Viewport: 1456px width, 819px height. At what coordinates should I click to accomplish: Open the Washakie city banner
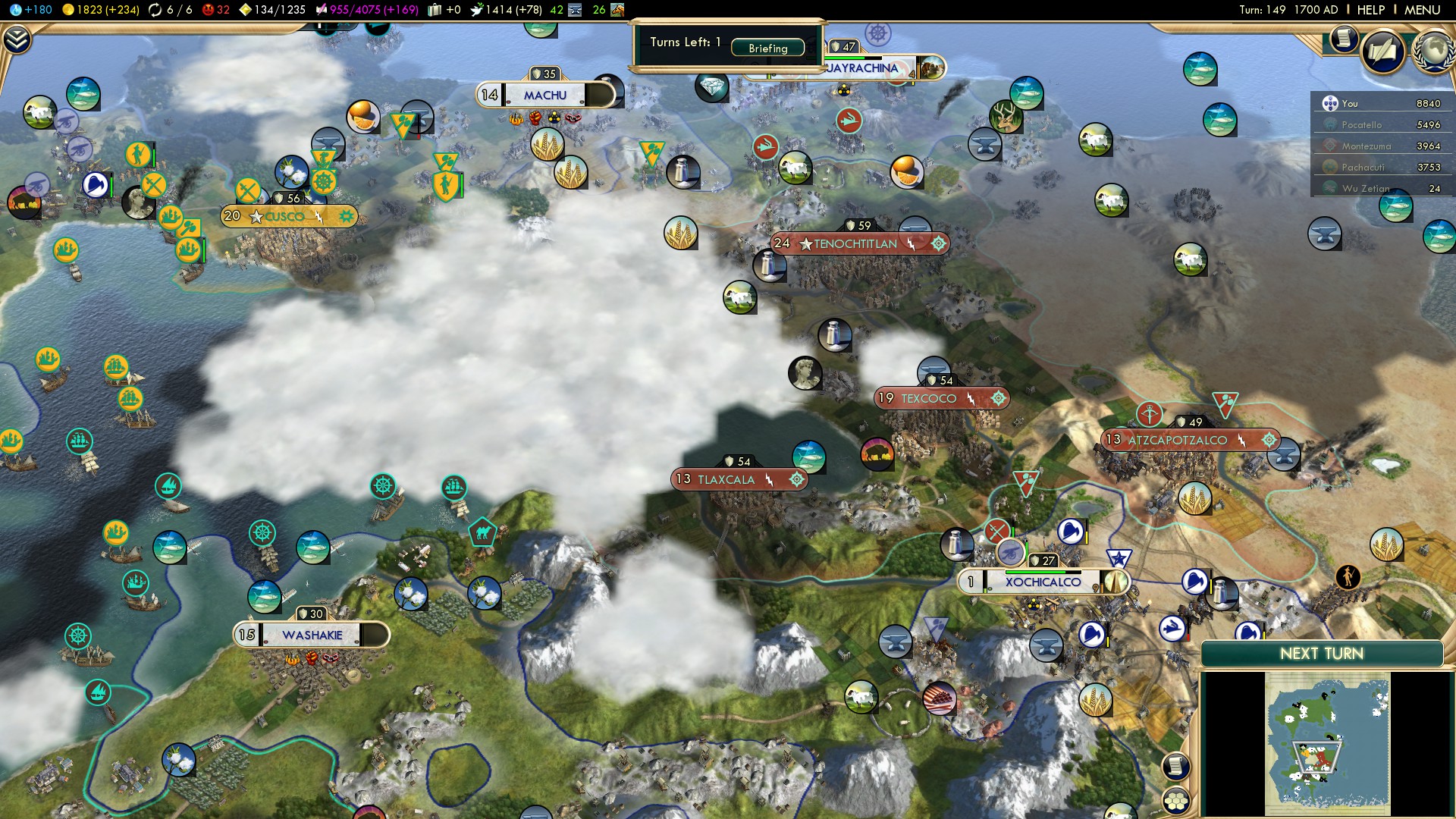[x=312, y=635]
